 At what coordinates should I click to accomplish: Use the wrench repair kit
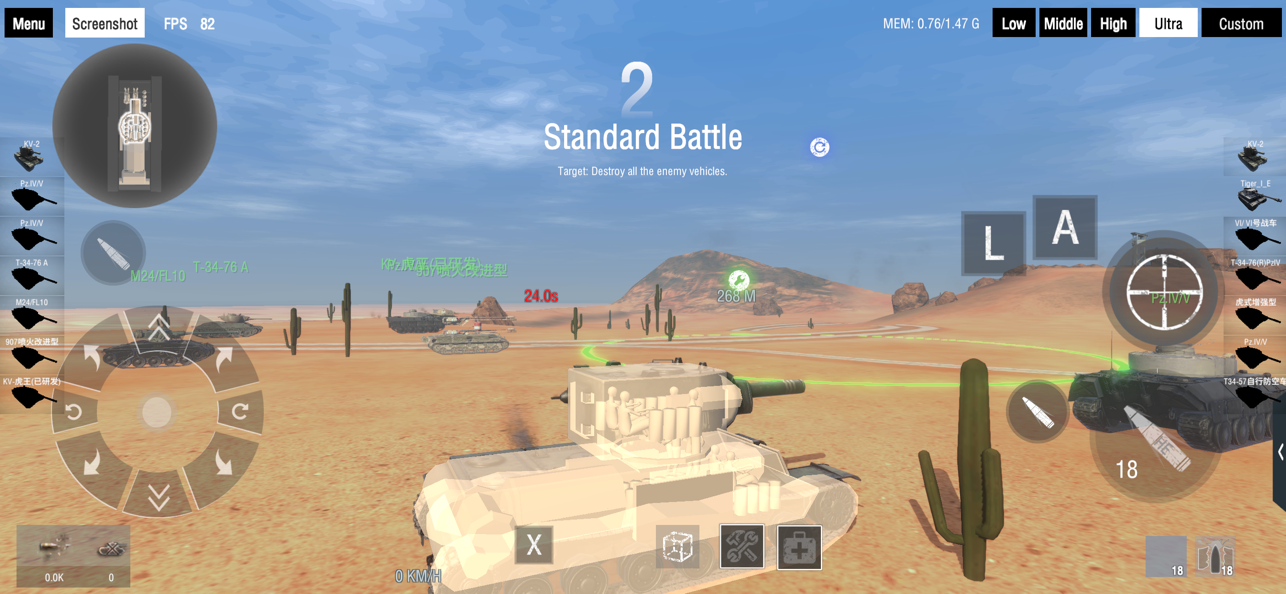(x=742, y=547)
